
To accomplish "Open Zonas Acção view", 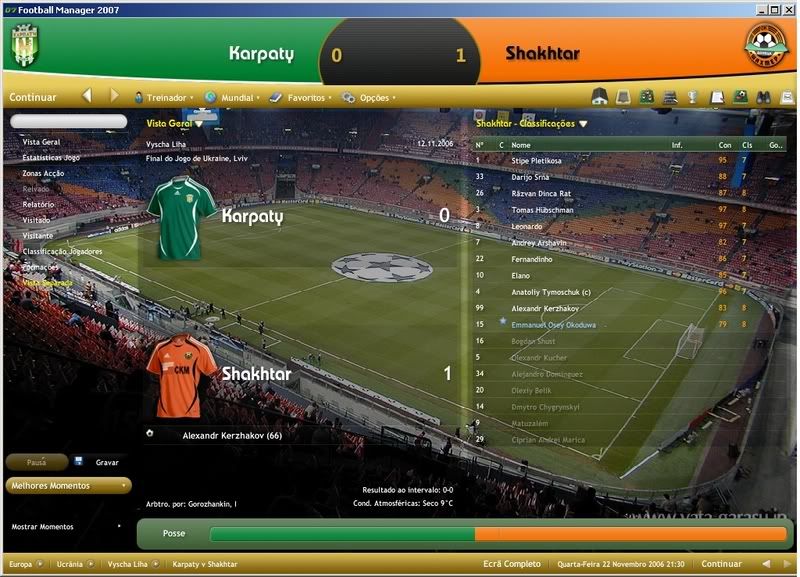I will tap(46, 173).
